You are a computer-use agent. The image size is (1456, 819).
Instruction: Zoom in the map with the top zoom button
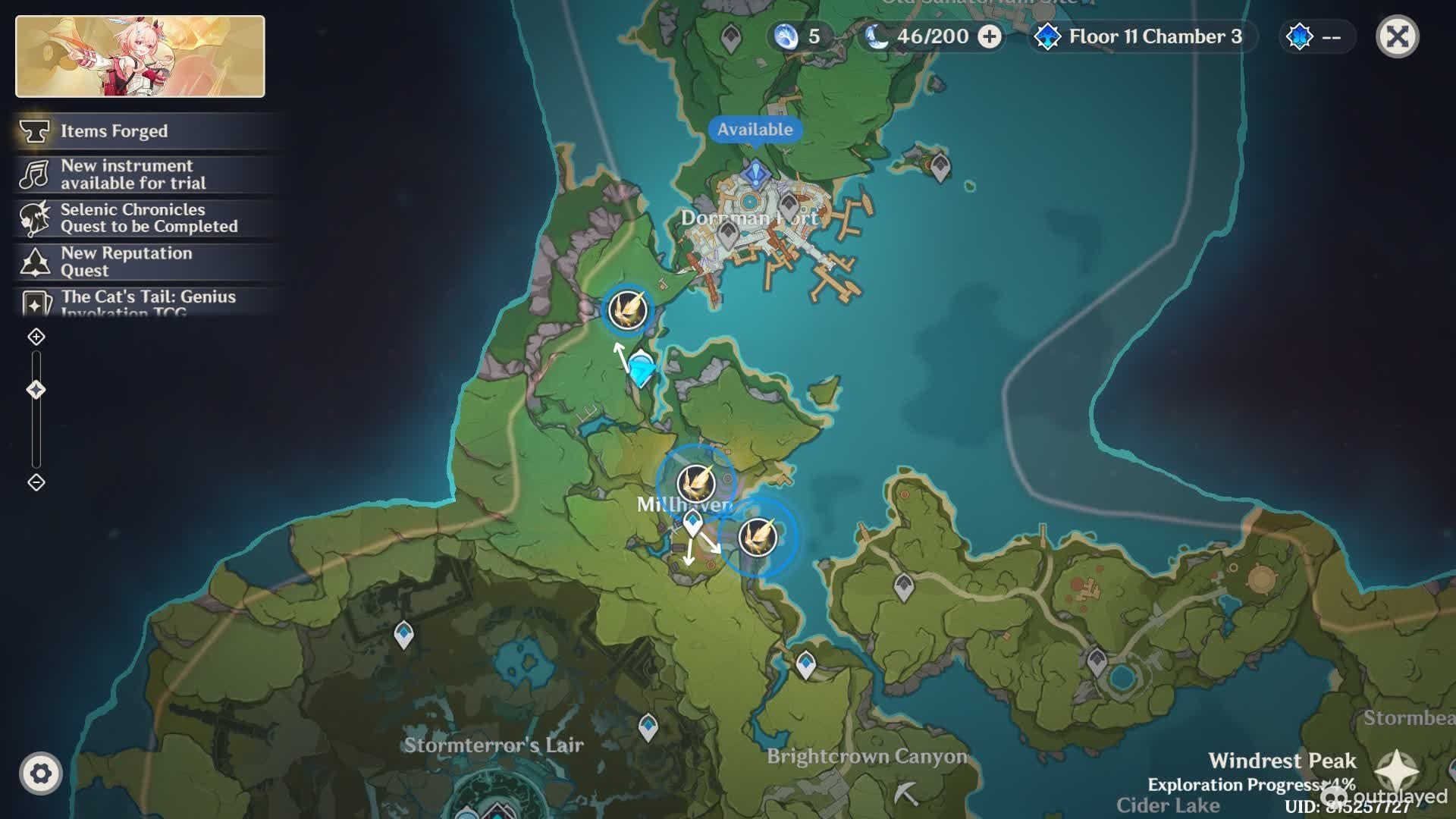36,337
